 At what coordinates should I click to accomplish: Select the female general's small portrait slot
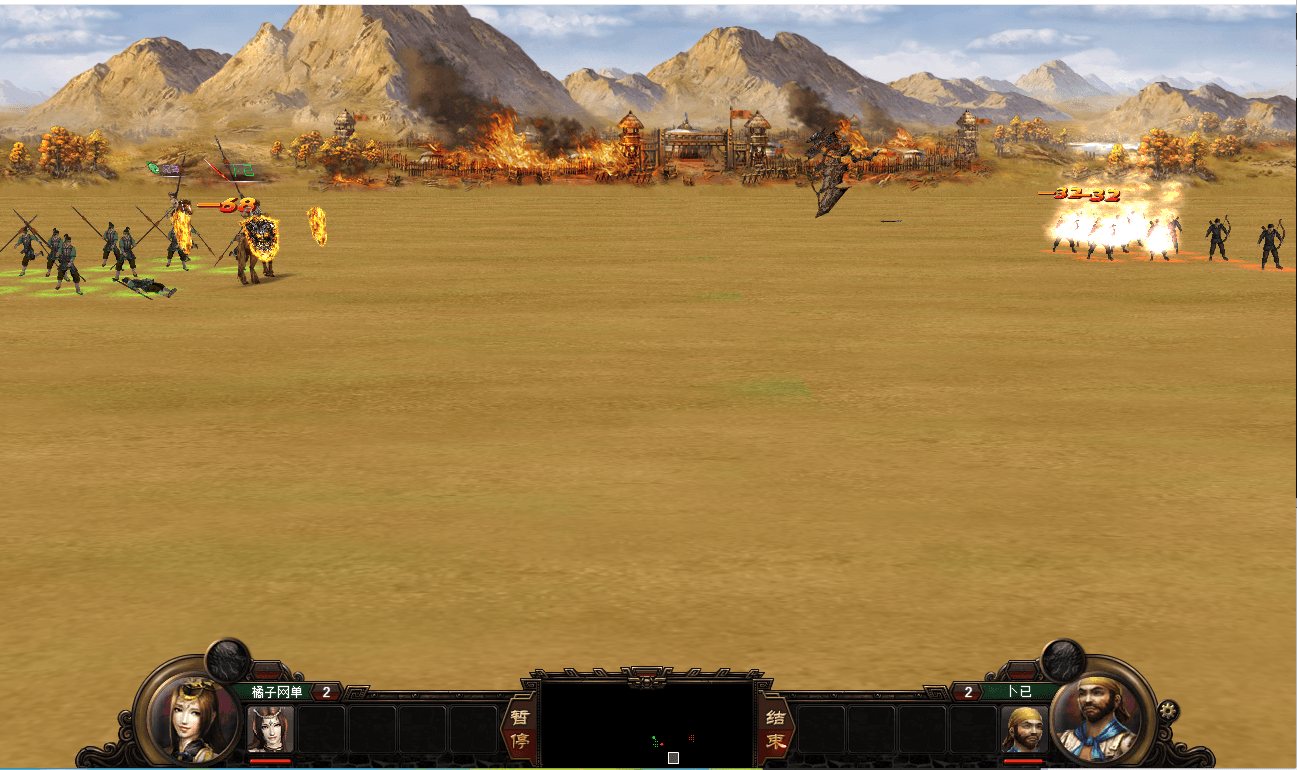pyautogui.click(x=270, y=729)
